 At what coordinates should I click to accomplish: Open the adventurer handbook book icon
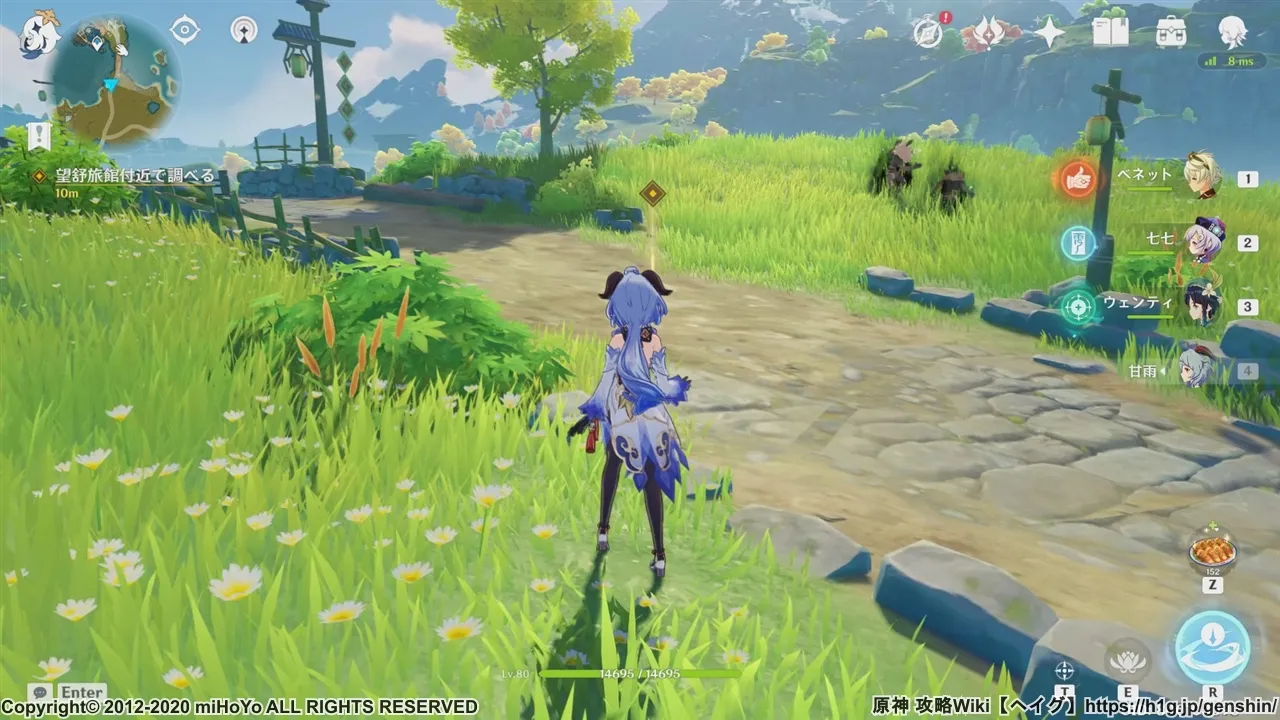1110,33
